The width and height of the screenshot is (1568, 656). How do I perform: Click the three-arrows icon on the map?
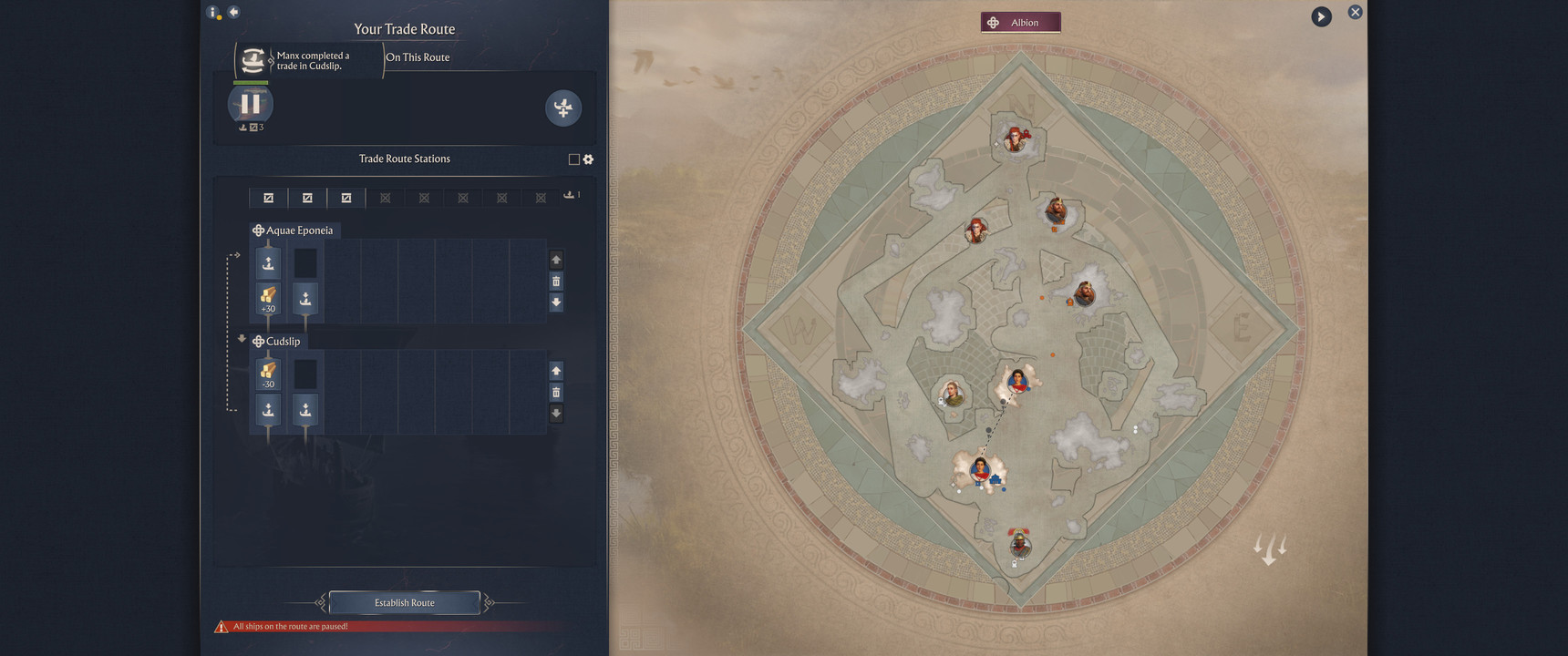pos(1269,548)
